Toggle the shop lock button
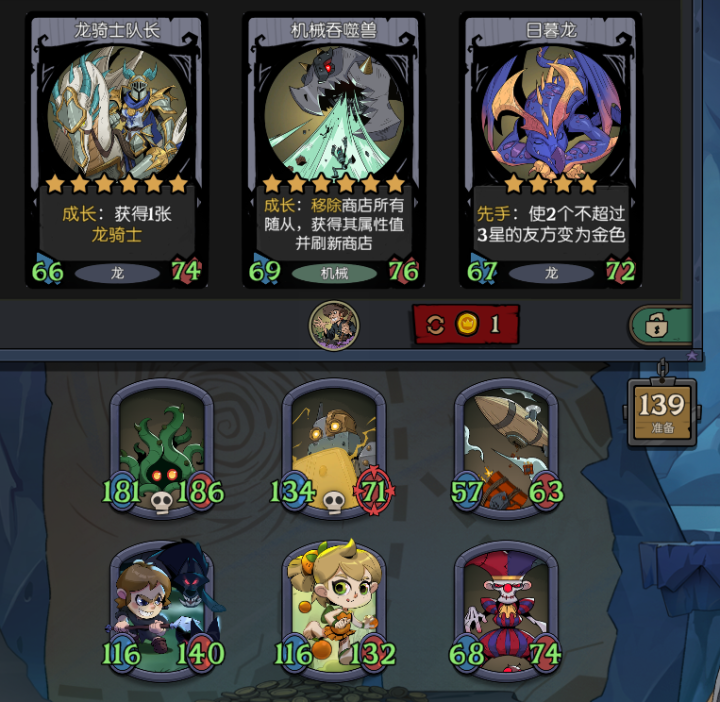 pos(660,325)
